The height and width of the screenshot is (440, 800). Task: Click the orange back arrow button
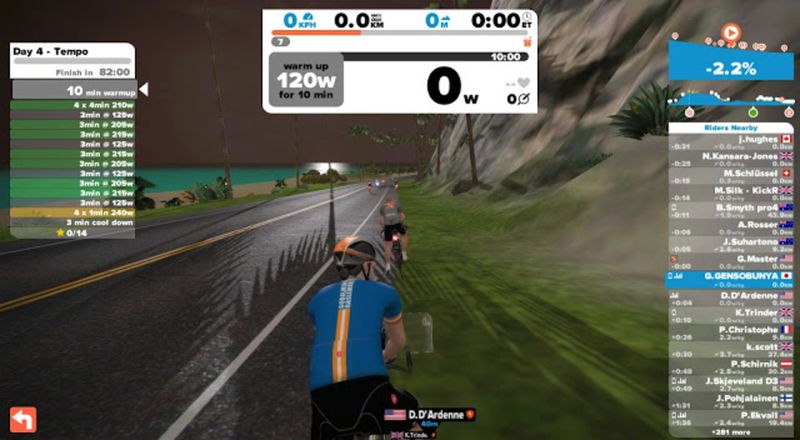(21, 418)
